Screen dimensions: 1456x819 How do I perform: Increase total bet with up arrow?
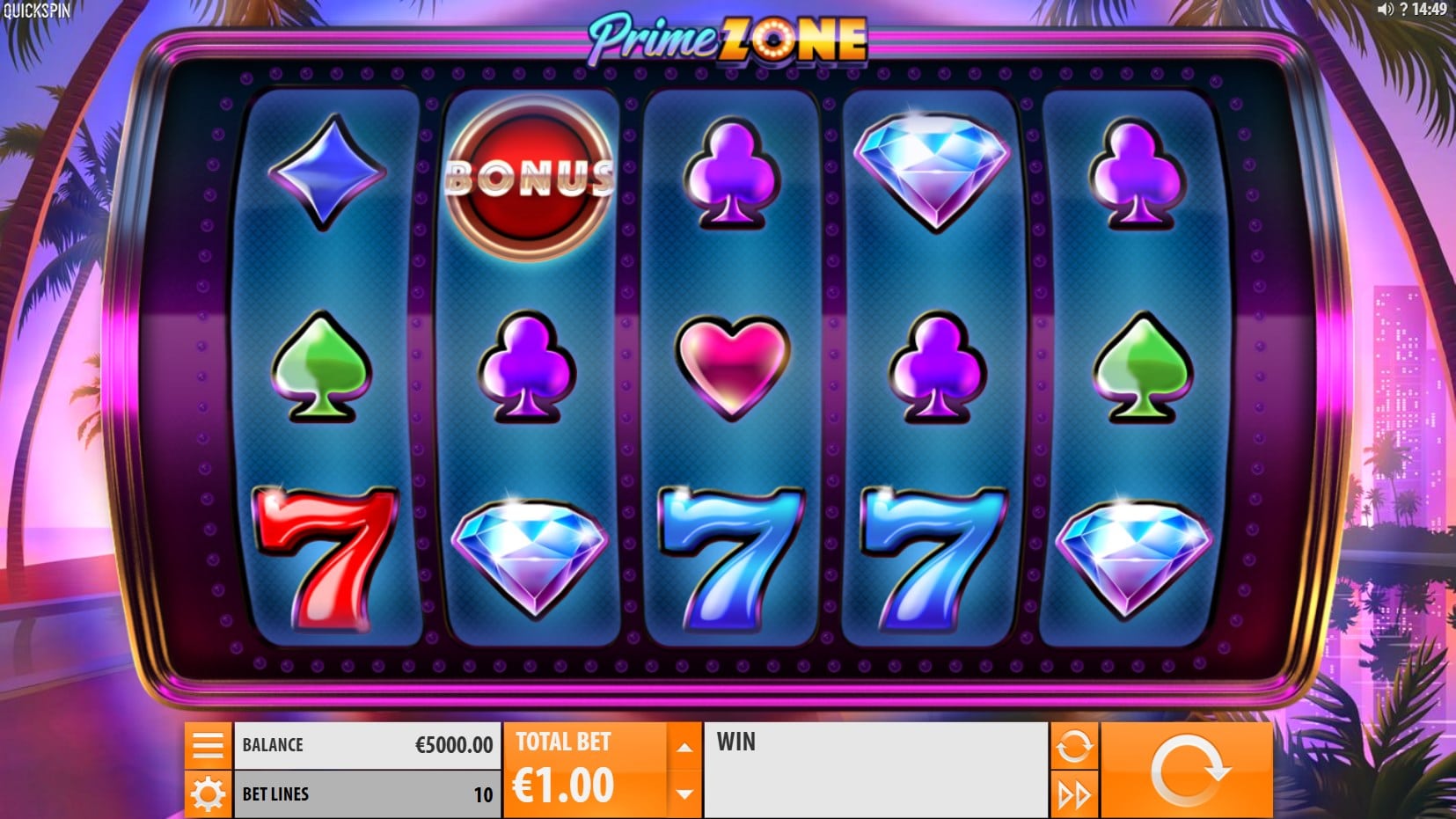[684, 747]
